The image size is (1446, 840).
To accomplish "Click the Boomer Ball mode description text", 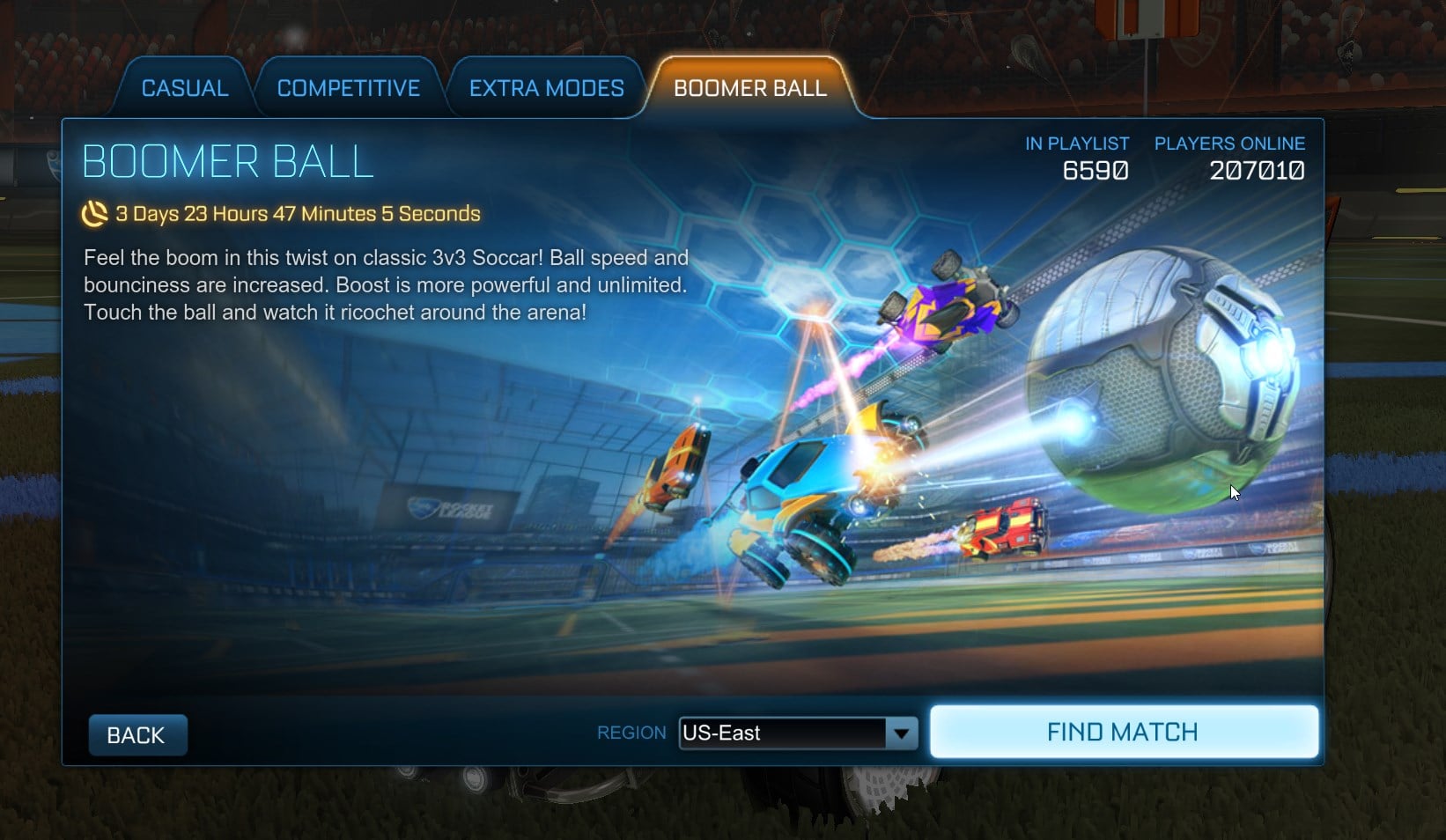I will tap(385, 284).
